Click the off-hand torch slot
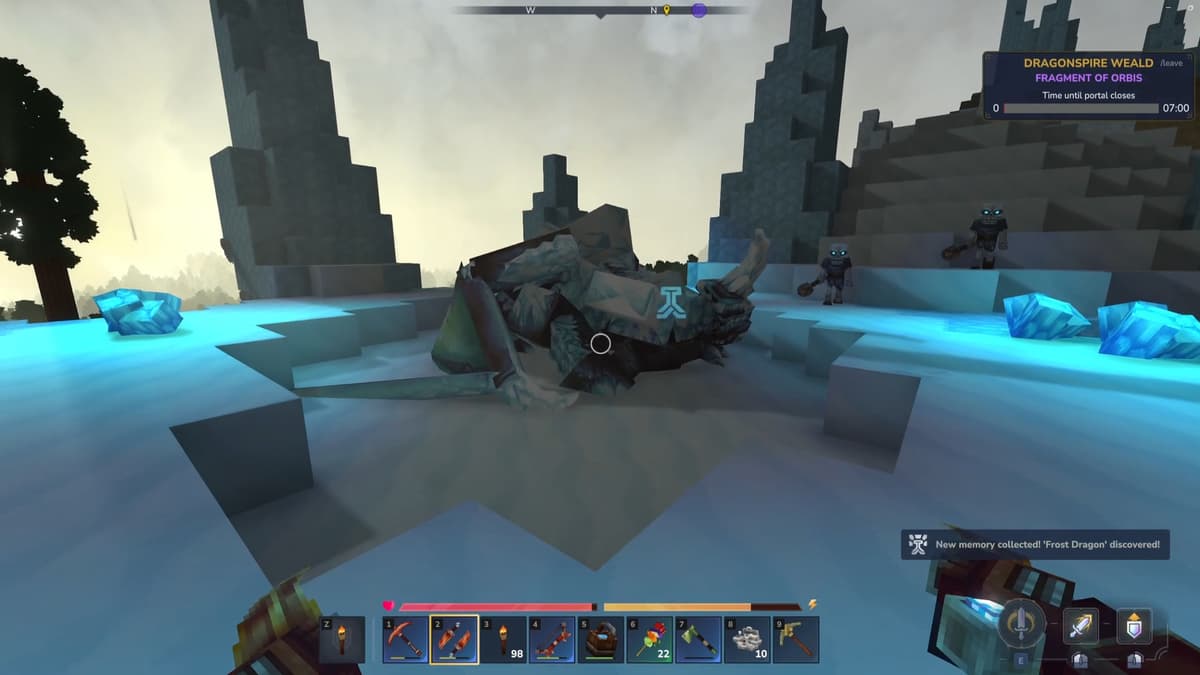This screenshot has height=675, width=1200. click(342, 639)
